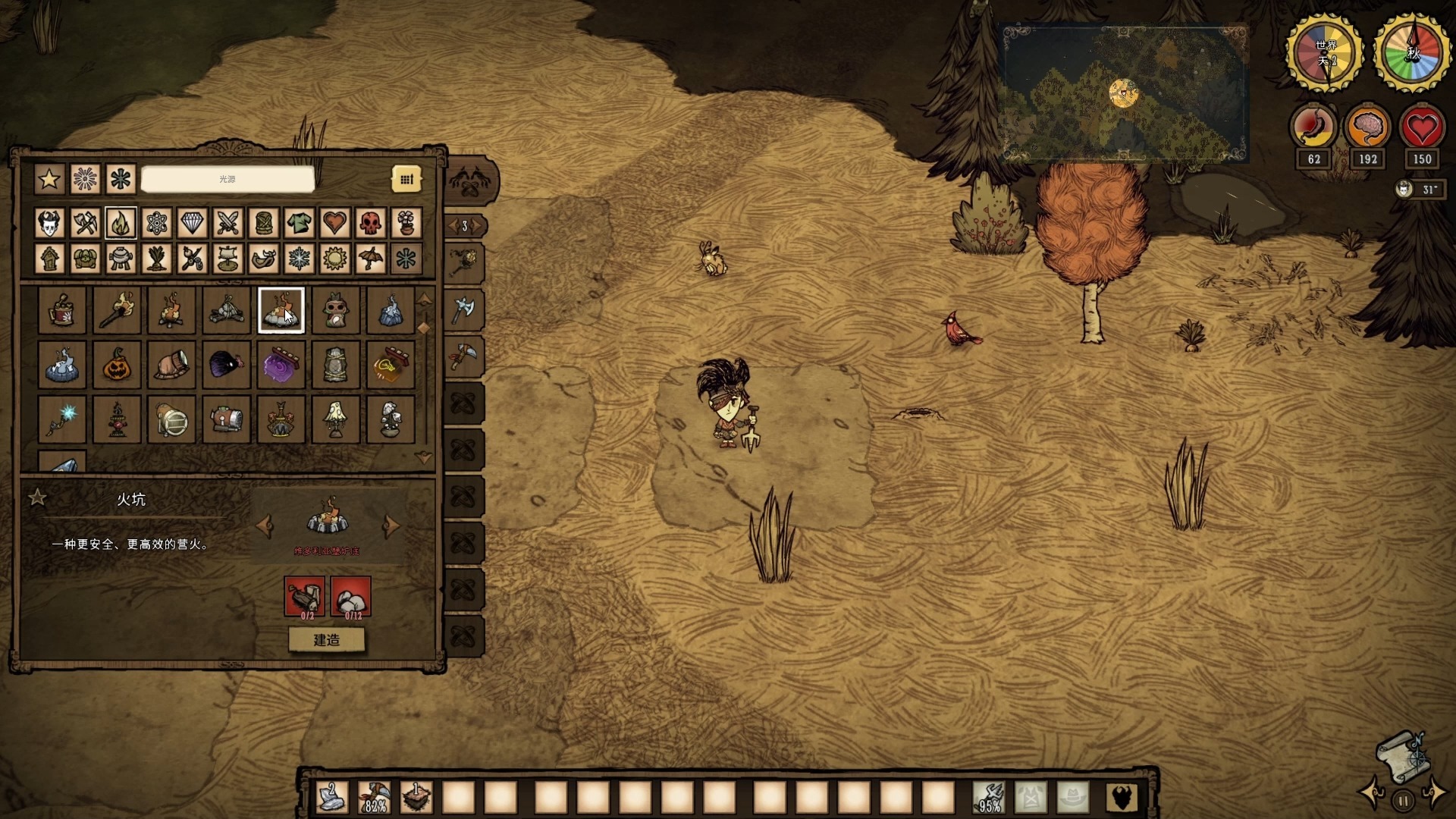
Task: Show favorites with the star filter tab
Action: click(49, 180)
